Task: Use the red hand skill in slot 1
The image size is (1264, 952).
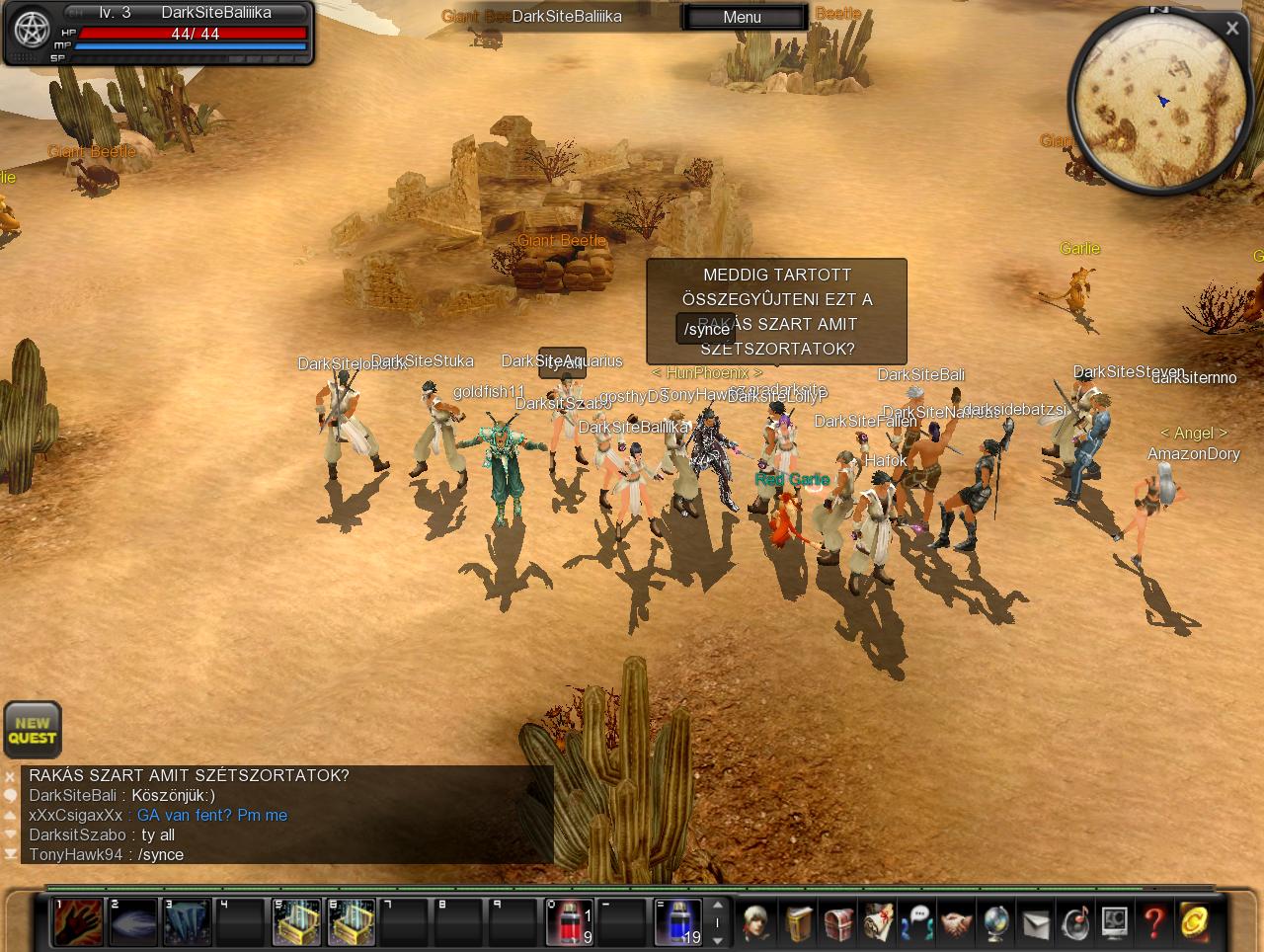Action: [x=78, y=922]
